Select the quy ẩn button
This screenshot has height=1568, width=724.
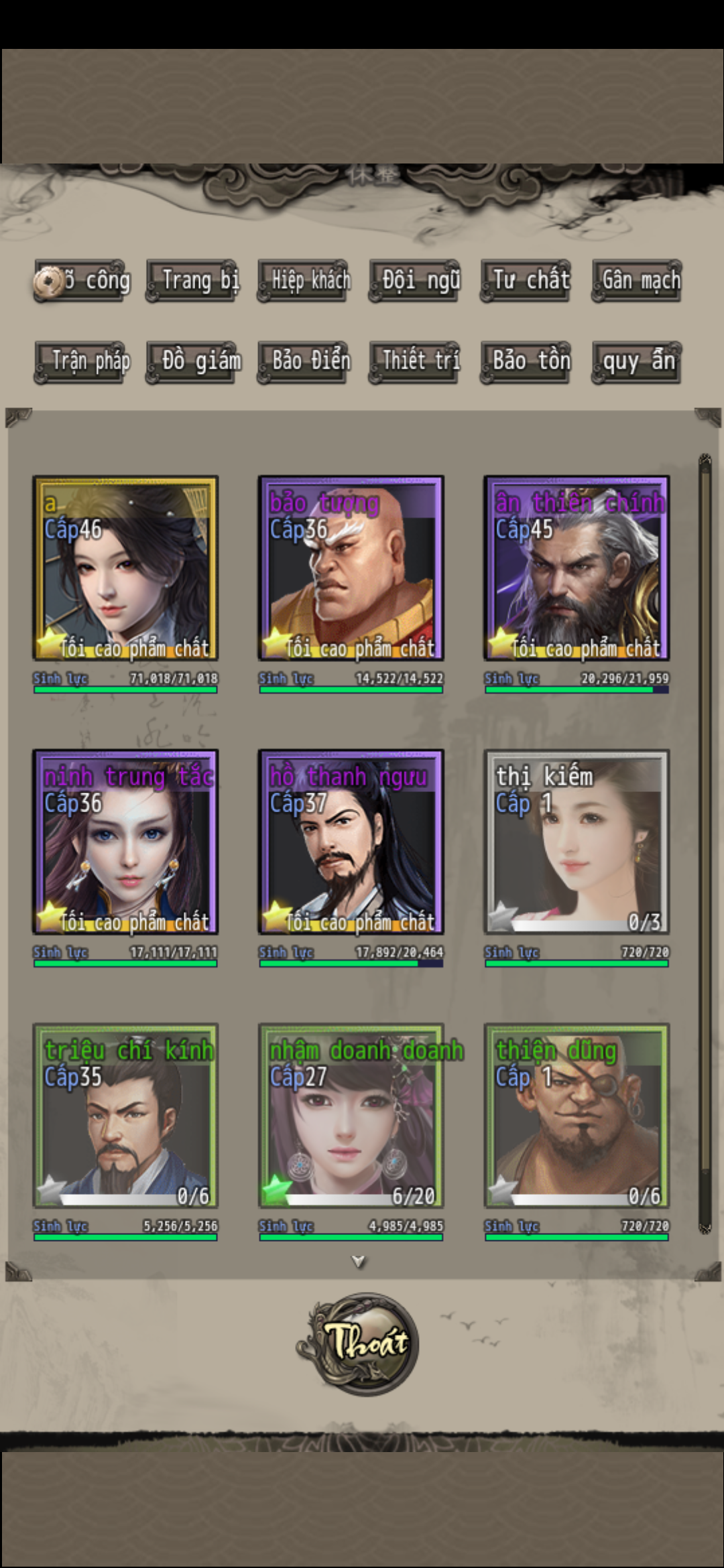point(637,362)
